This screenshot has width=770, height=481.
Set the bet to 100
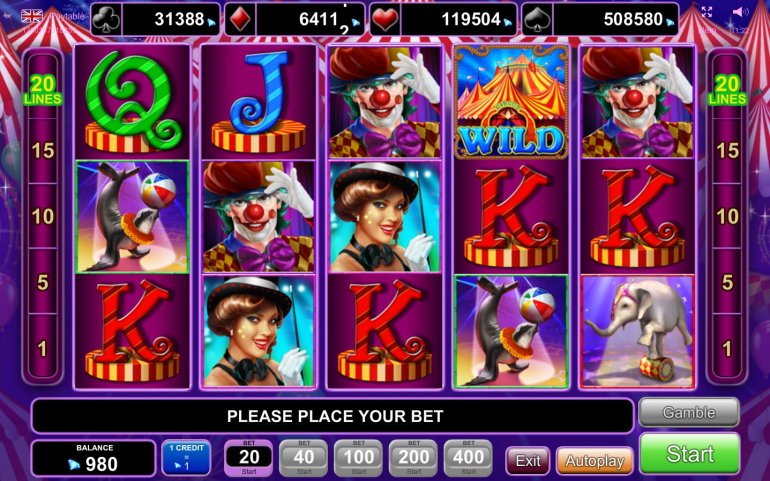357,458
